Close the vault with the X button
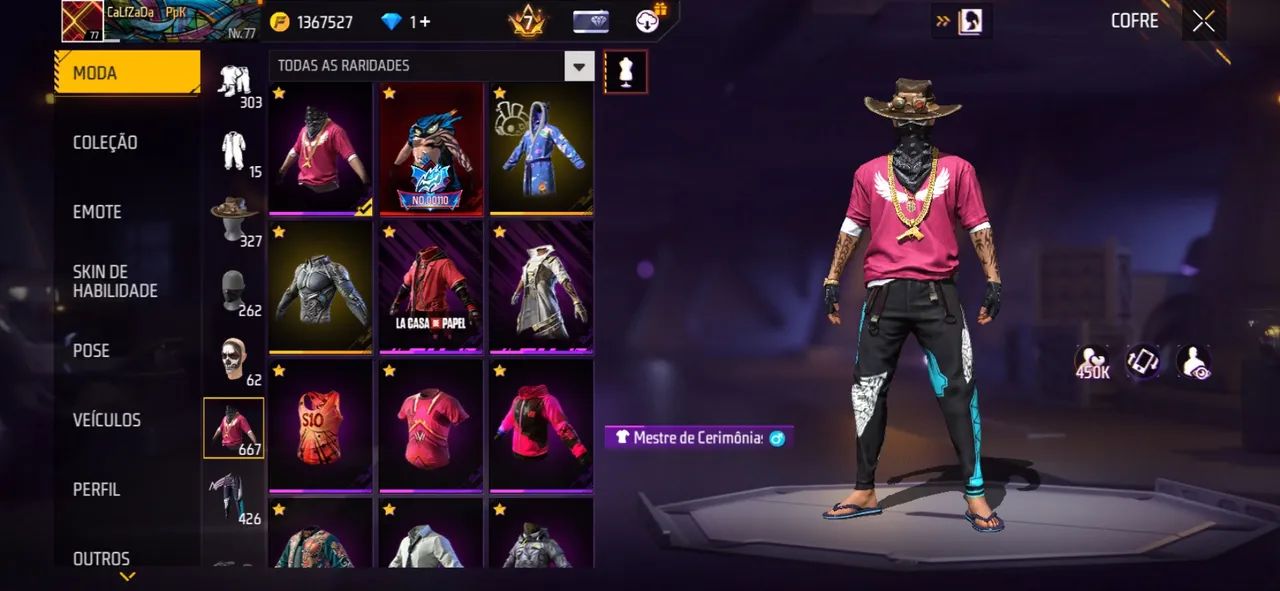 click(x=1203, y=21)
